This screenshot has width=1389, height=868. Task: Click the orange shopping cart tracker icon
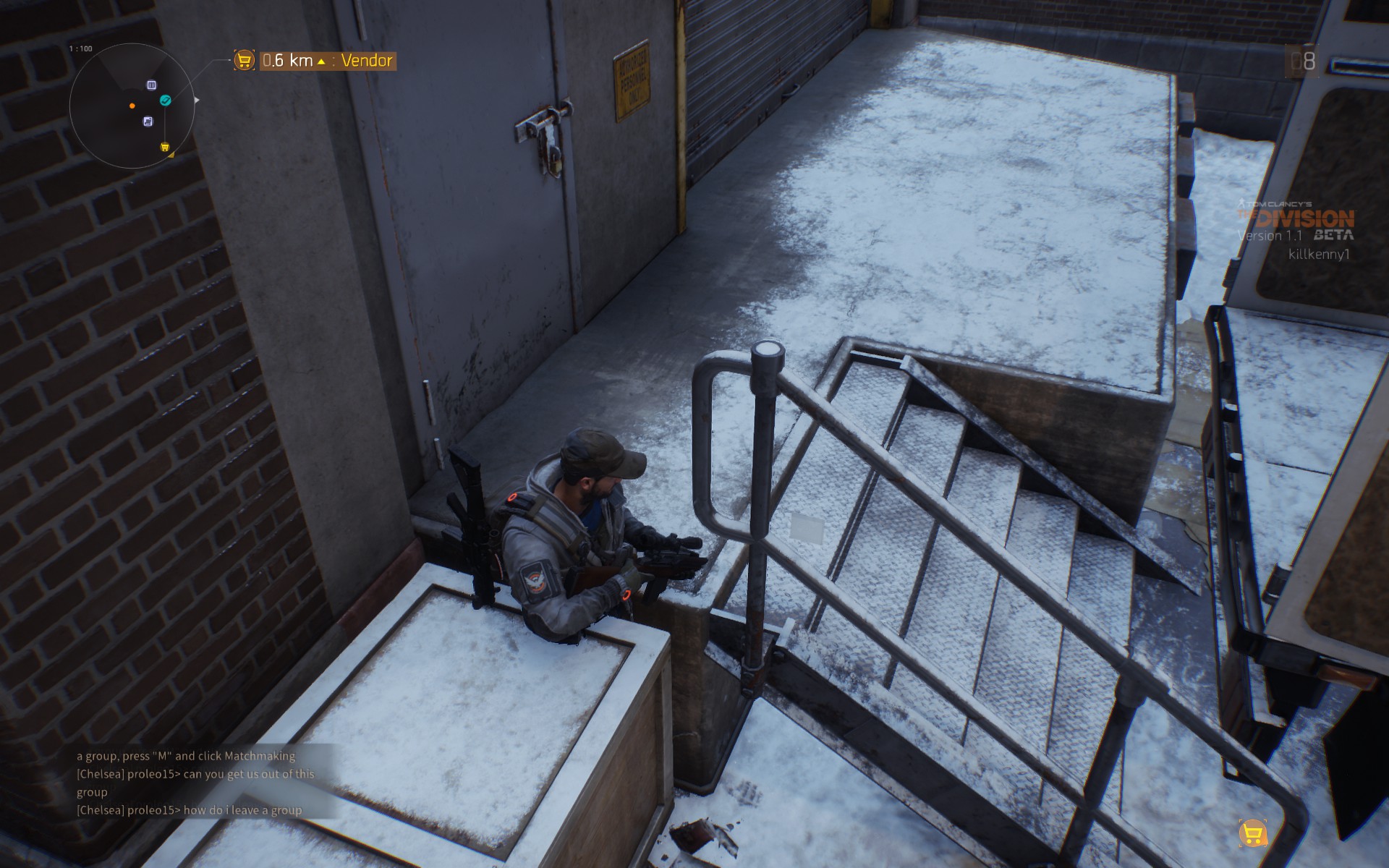coord(245,60)
